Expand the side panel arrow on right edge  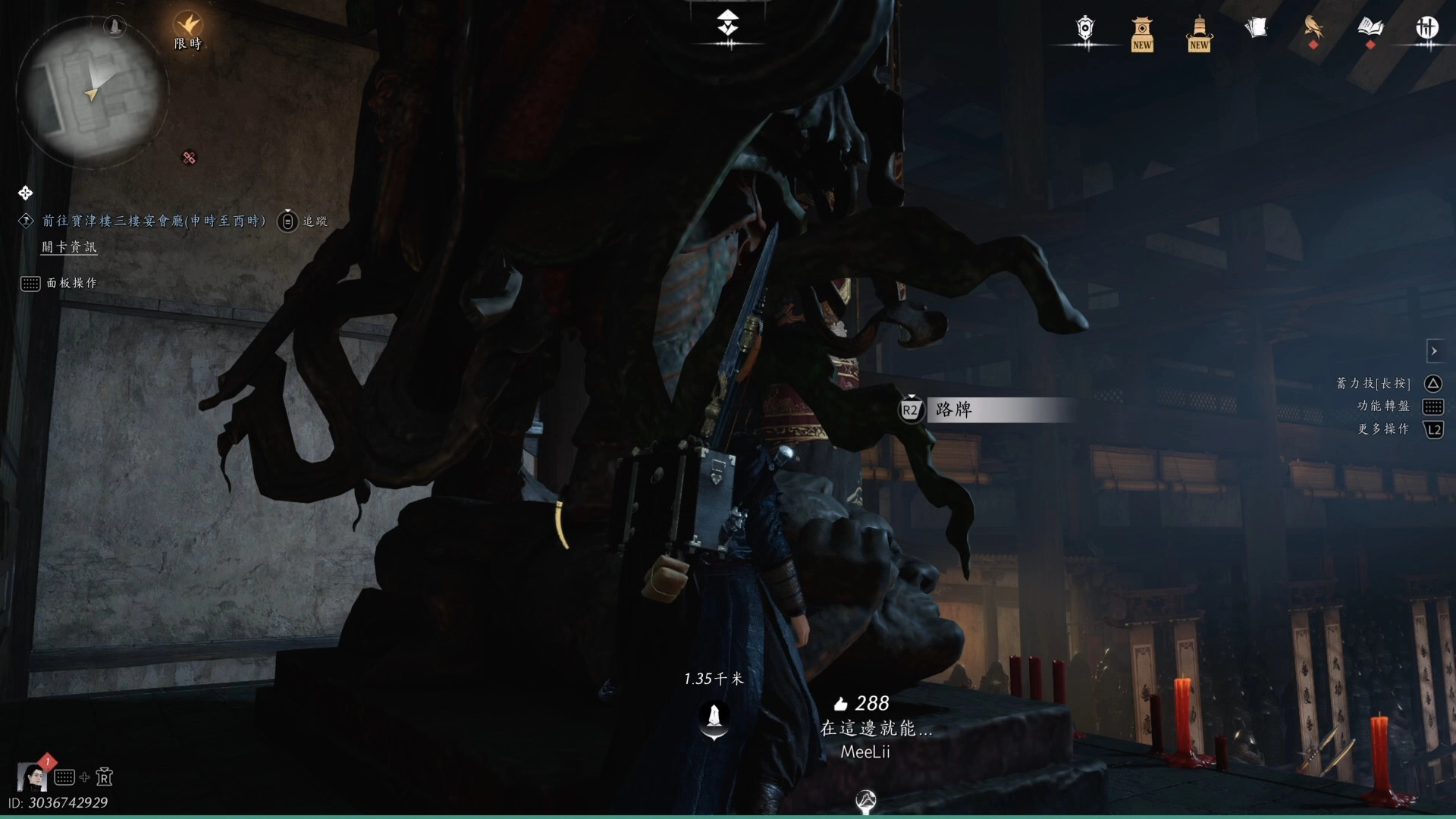(x=1433, y=351)
